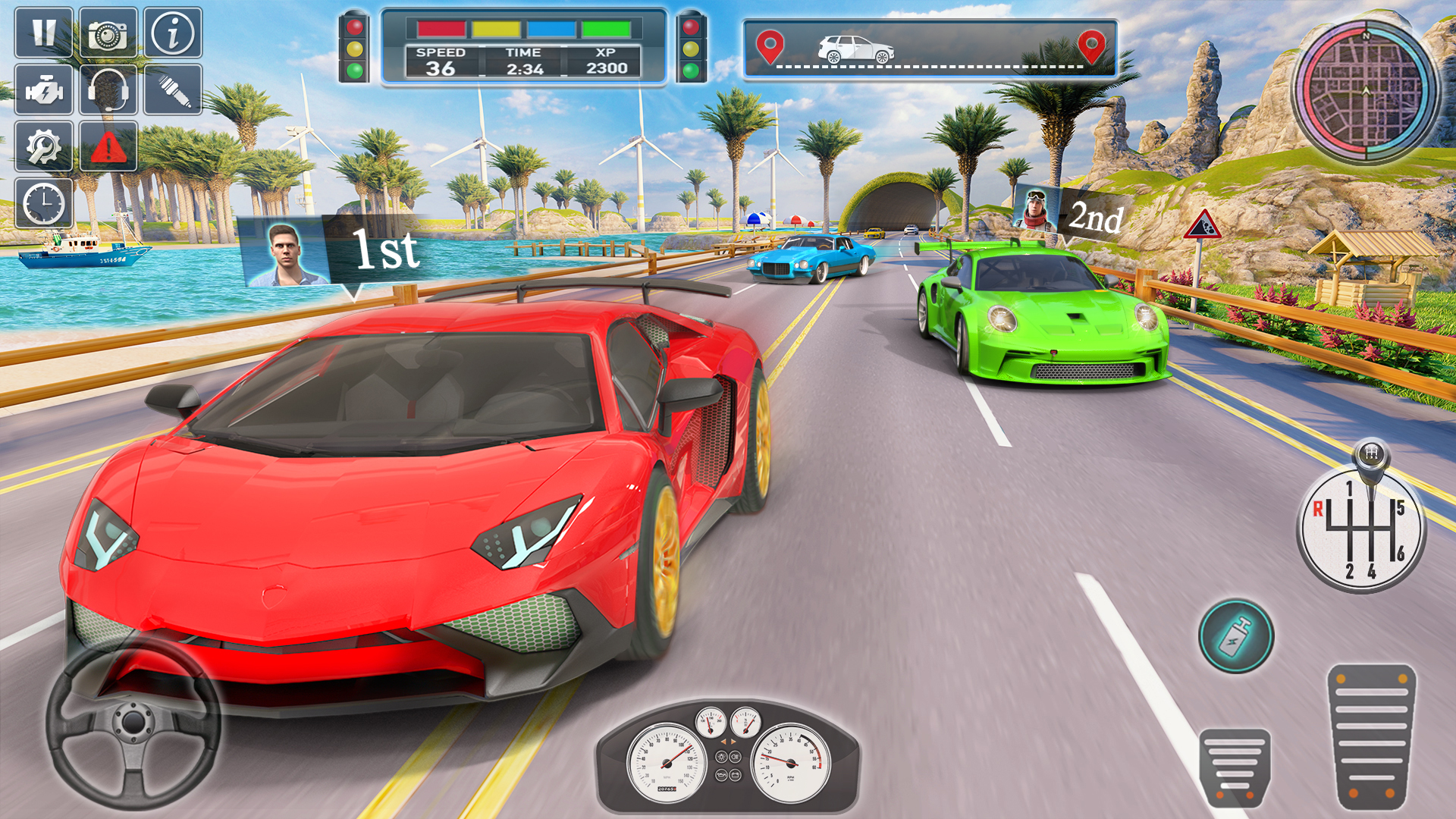This screenshot has height=819, width=1456.
Task: Tap the SPEED readout showing 36
Action: pyautogui.click(x=442, y=59)
